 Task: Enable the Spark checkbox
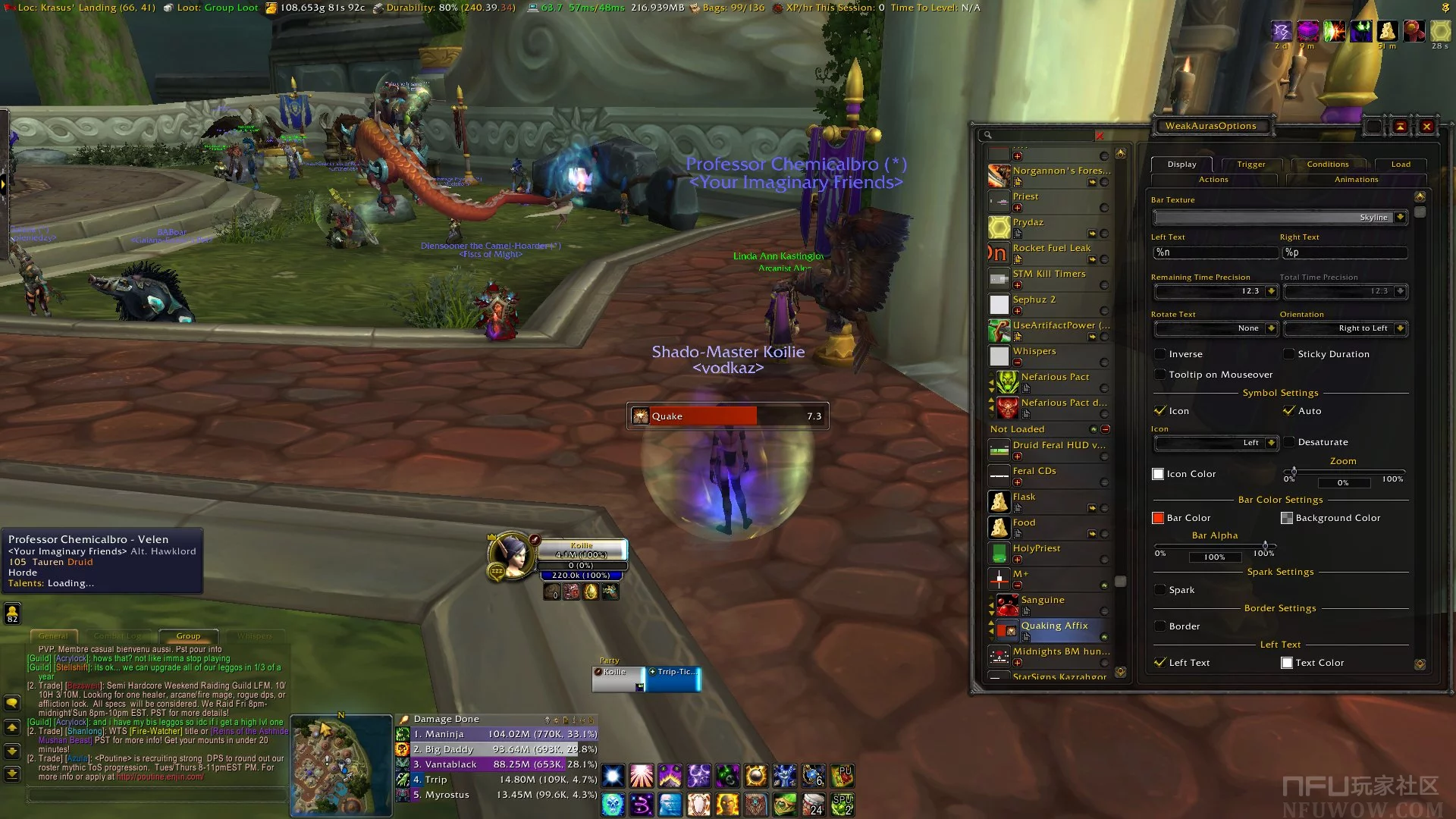[1160, 590]
